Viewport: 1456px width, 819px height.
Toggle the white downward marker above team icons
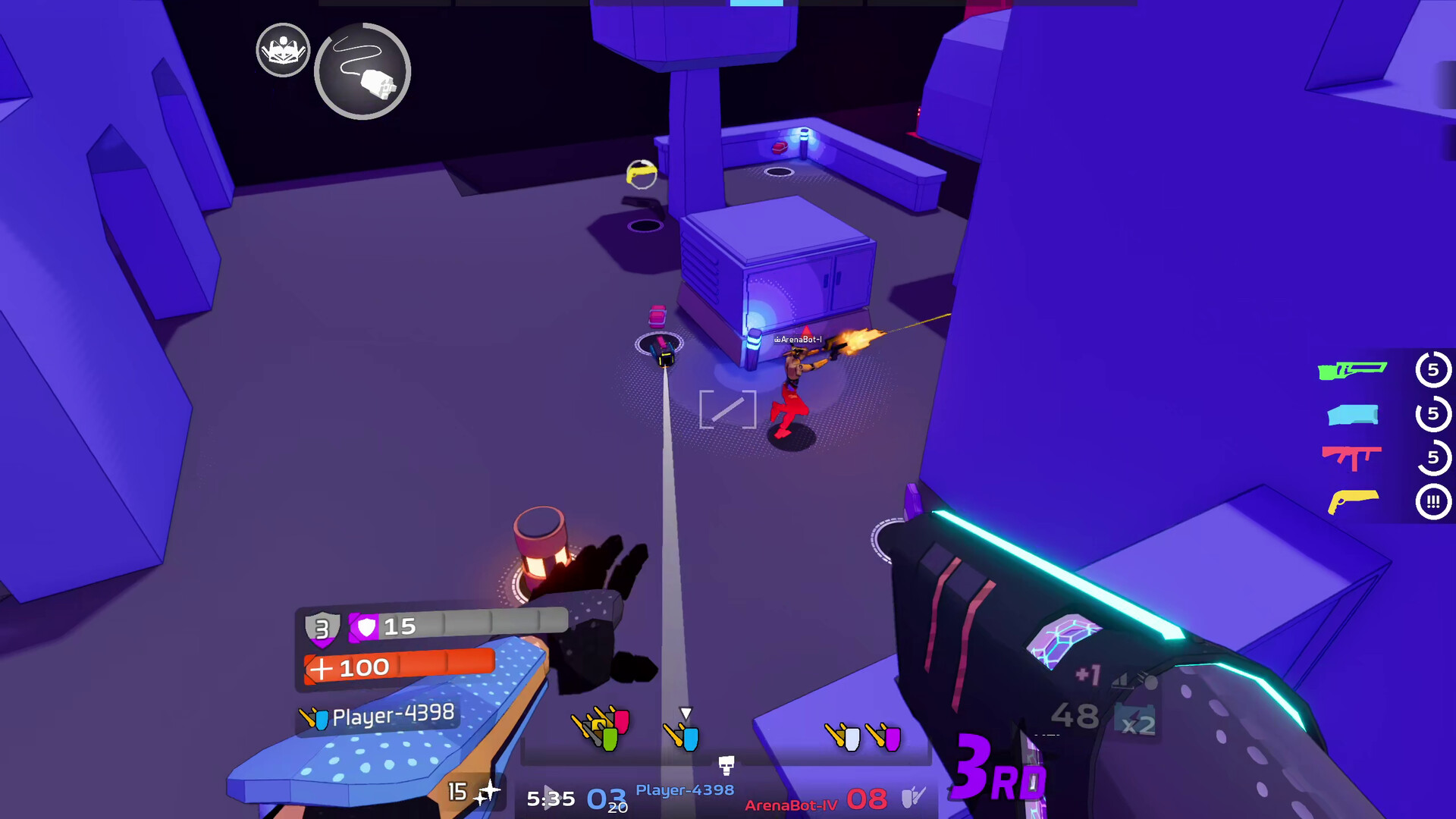click(x=686, y=711)
